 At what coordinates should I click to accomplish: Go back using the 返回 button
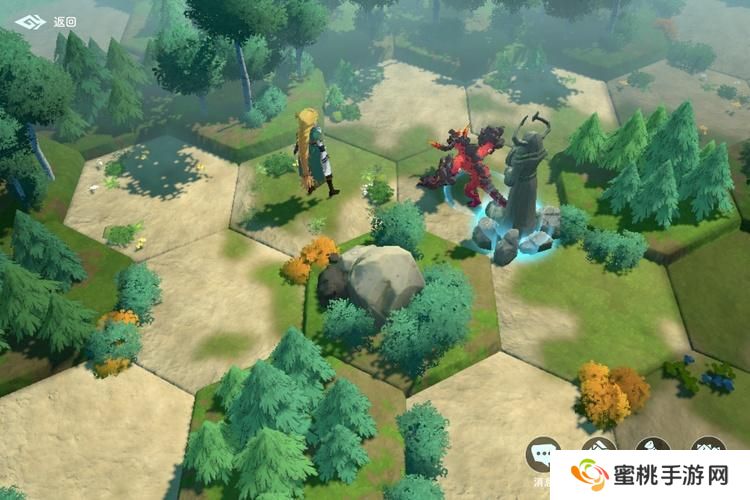pyautogui.click(x=46, y=21)
